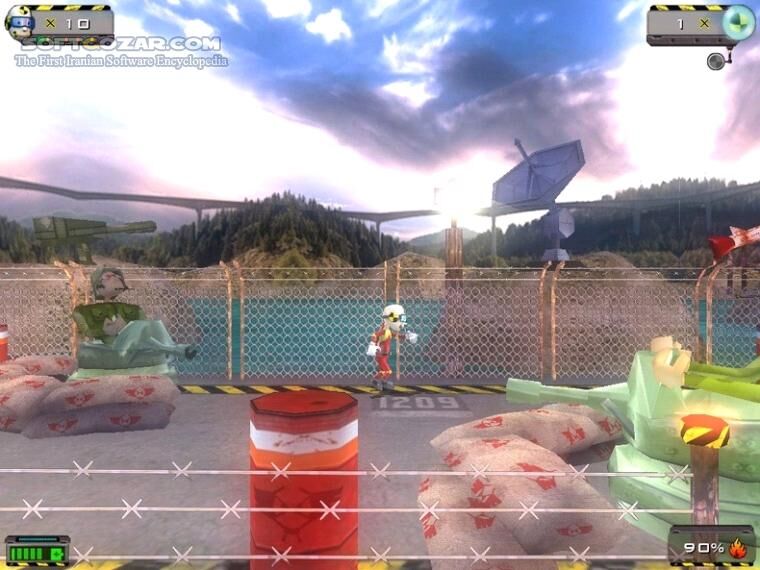This screenshot has width=760, height=570.
Task: Click the player portrait lives icon
Action: (20, 24)
